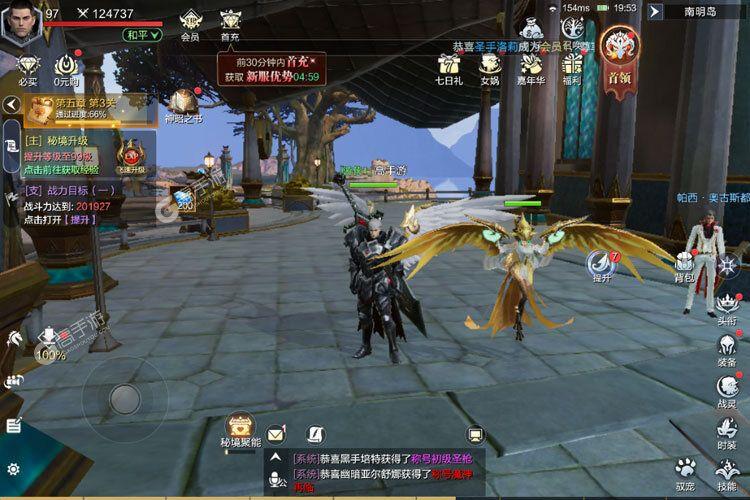Open the gear settings icon
The image size is (750, 500).
[13, 468]
